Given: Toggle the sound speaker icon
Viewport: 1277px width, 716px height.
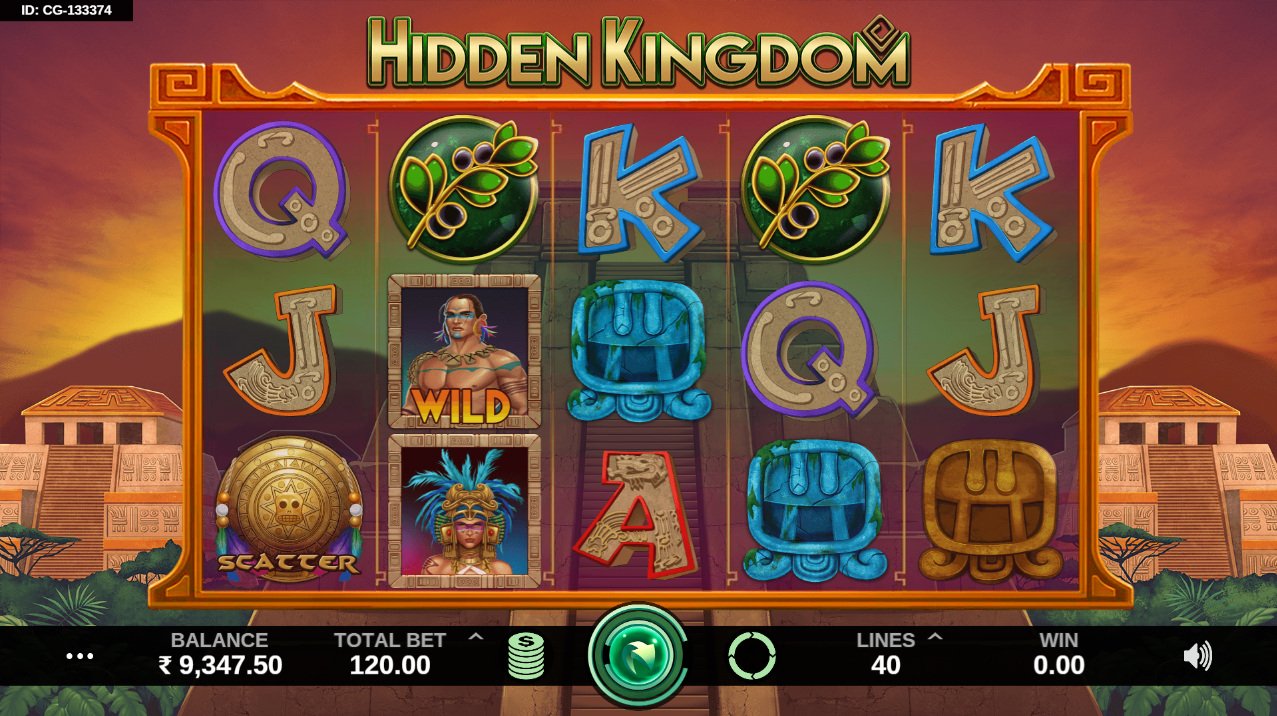Looking at the screenshot, I should (x=1197, y=656).
